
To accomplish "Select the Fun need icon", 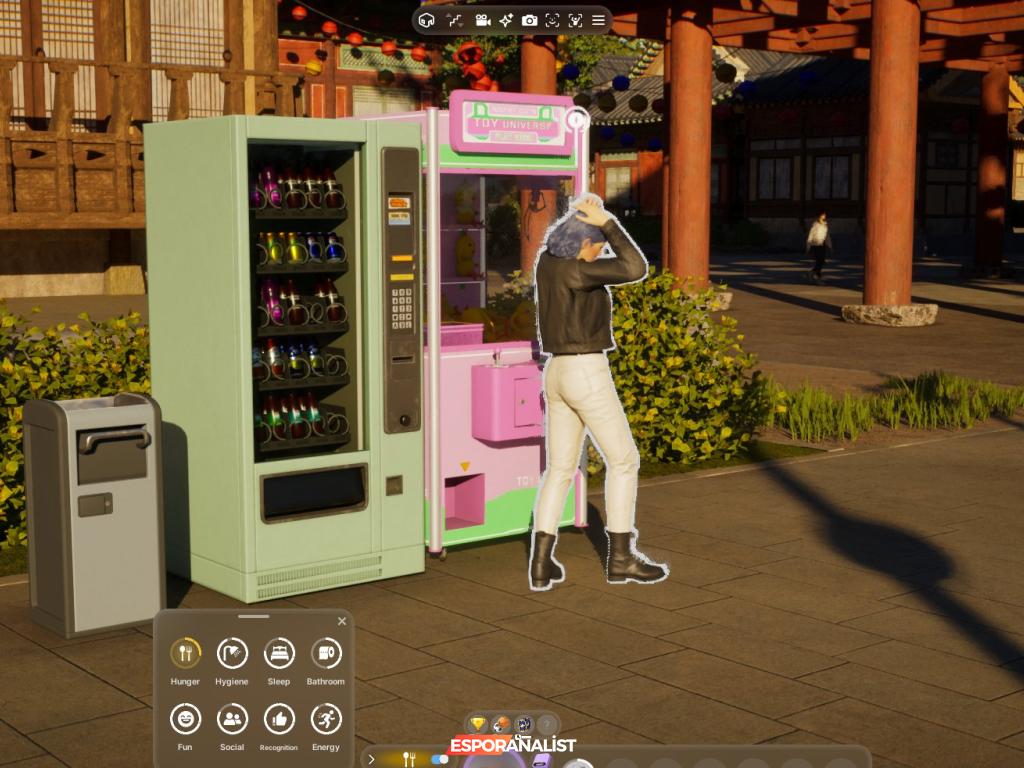I will (x=185, y=719).
